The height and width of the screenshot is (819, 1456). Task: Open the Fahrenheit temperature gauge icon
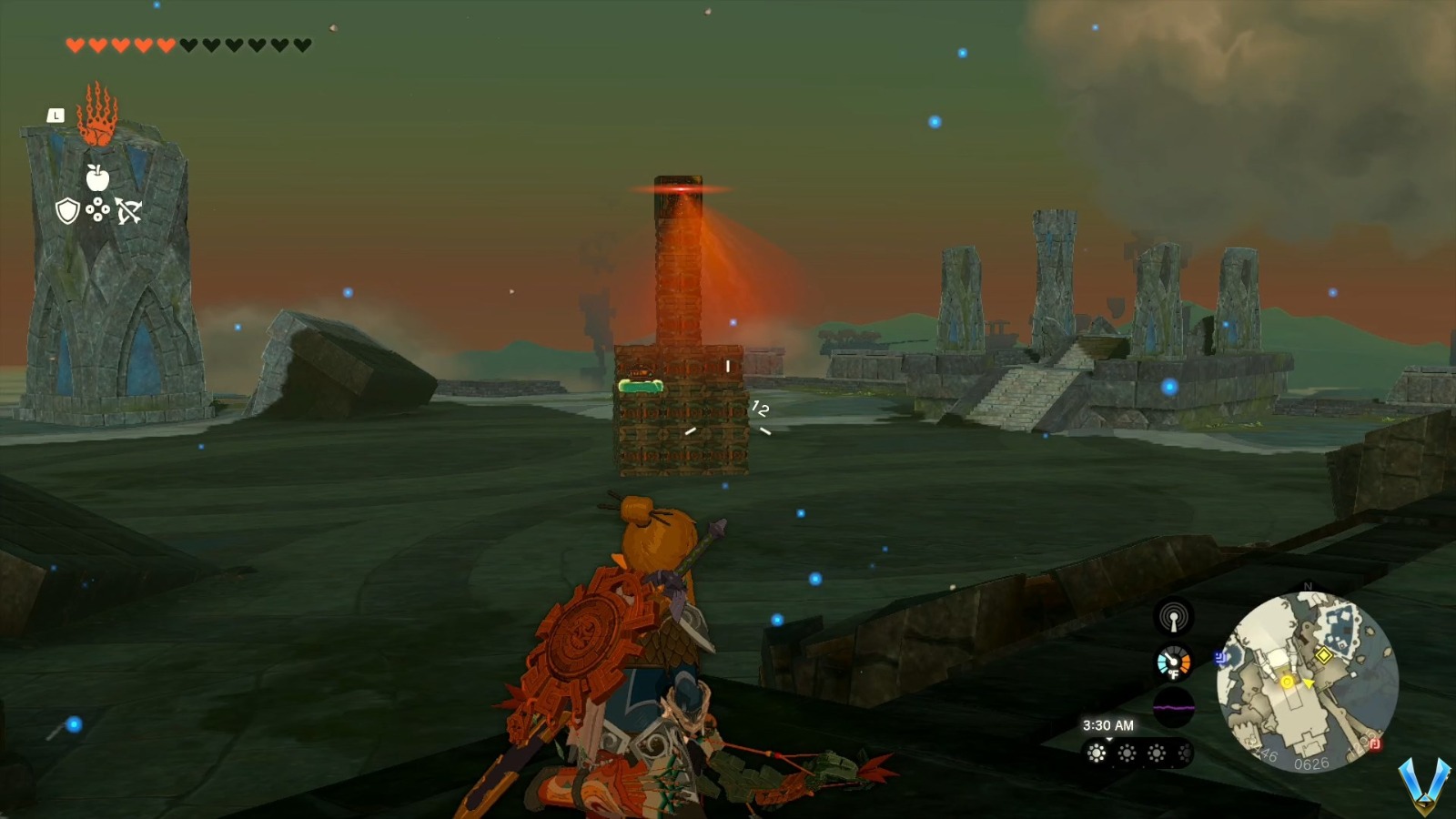(x=1173, y=662)
